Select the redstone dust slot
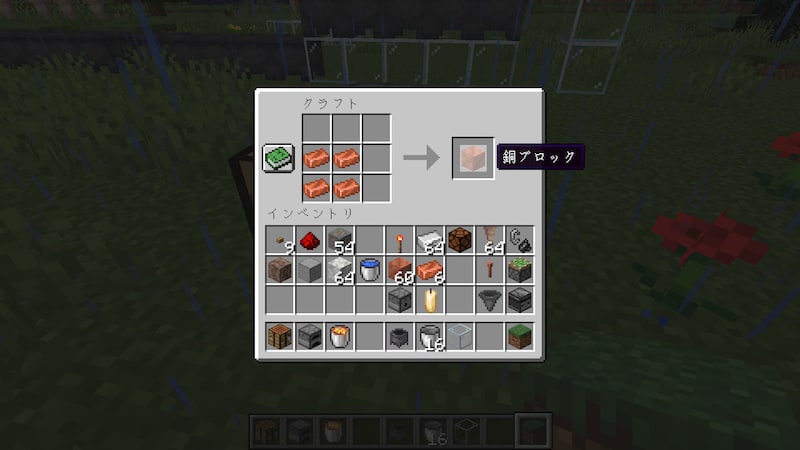The image size is (800, 450). click(x=310, y=240)
